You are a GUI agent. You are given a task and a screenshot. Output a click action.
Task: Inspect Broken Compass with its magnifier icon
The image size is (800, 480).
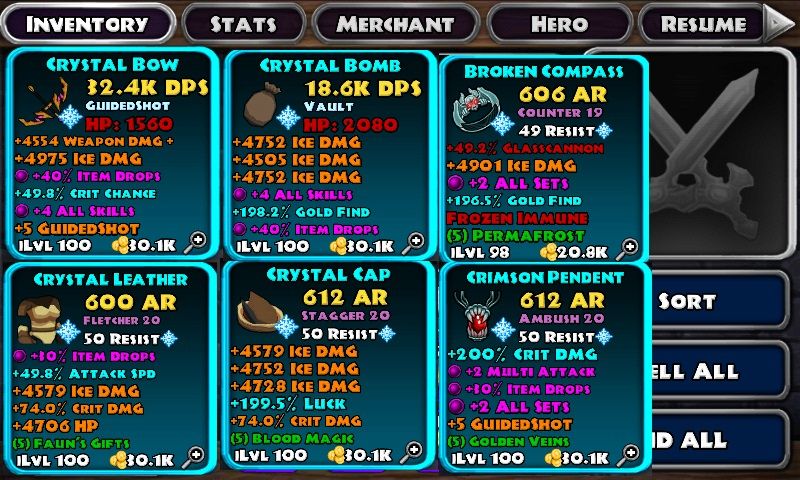click(x=627, y=247)
